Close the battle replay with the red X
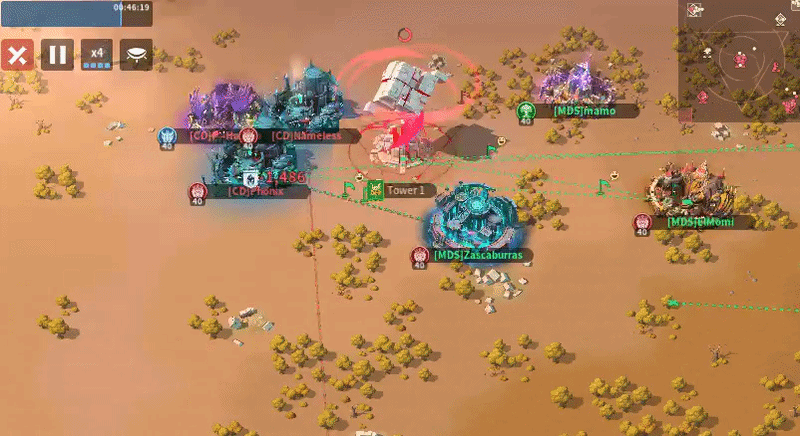Viewport: 800px width, 436px height. coord(17,54)
